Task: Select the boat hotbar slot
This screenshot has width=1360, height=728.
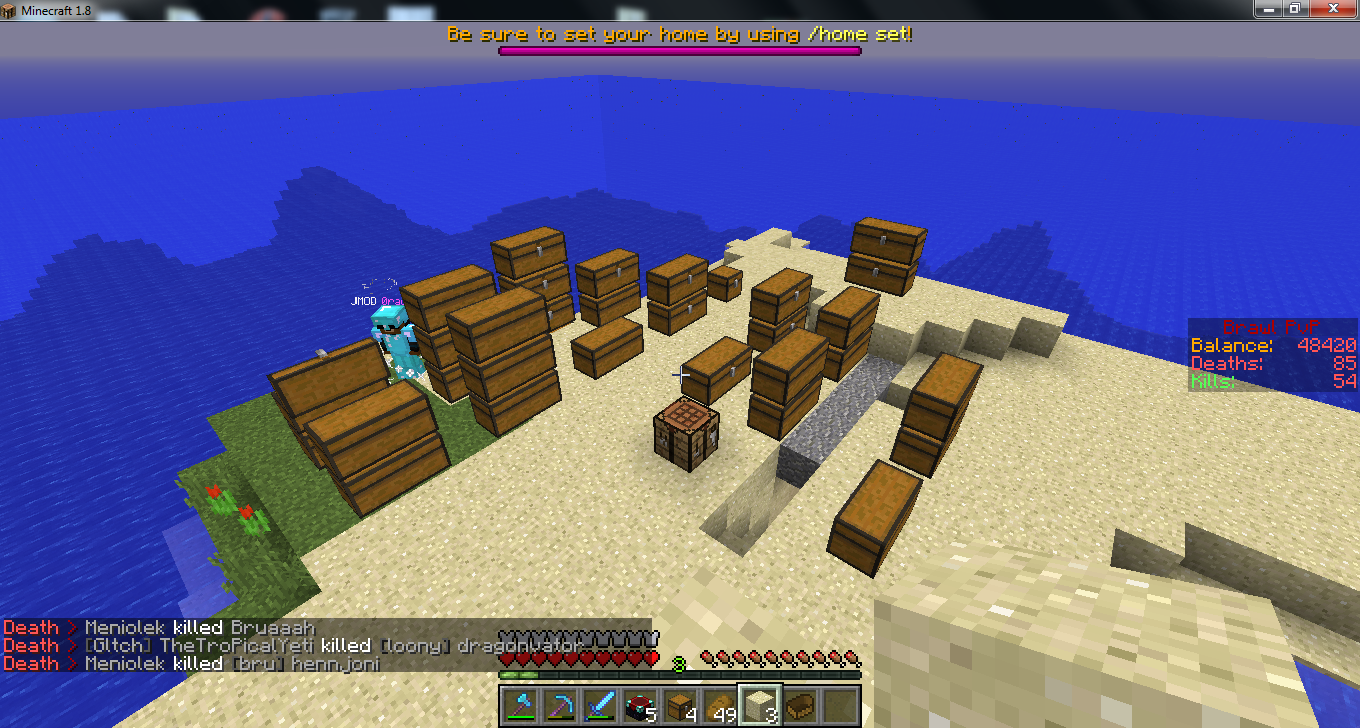Action: [800, 705]
